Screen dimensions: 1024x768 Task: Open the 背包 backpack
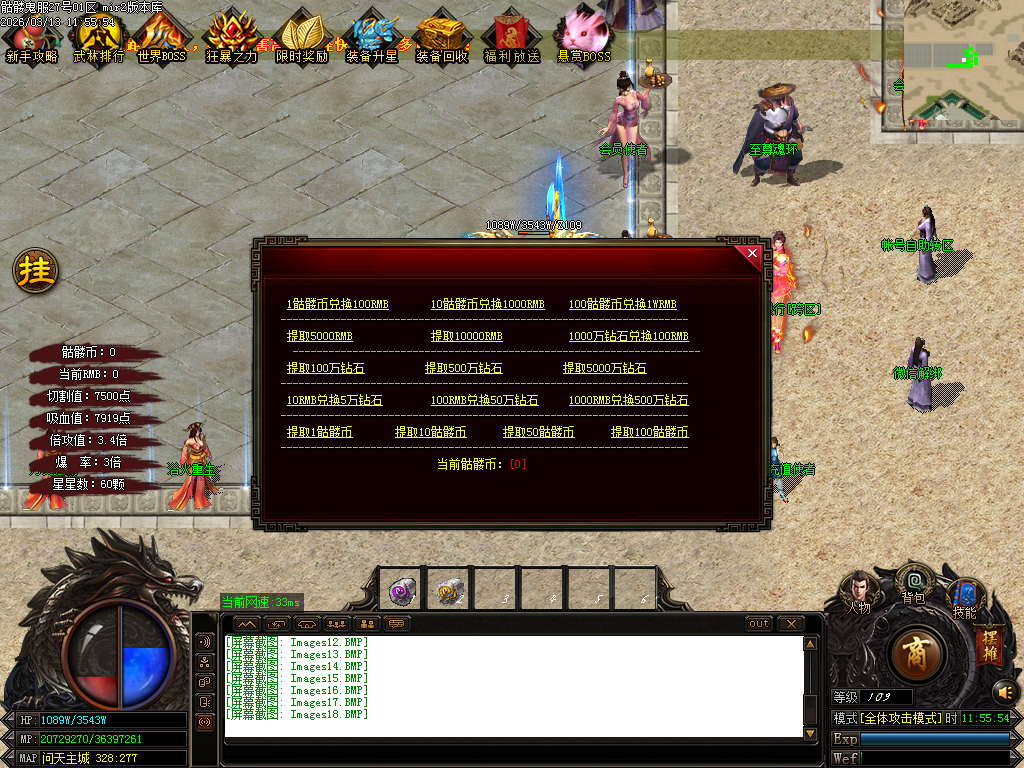tap(913, 582)
